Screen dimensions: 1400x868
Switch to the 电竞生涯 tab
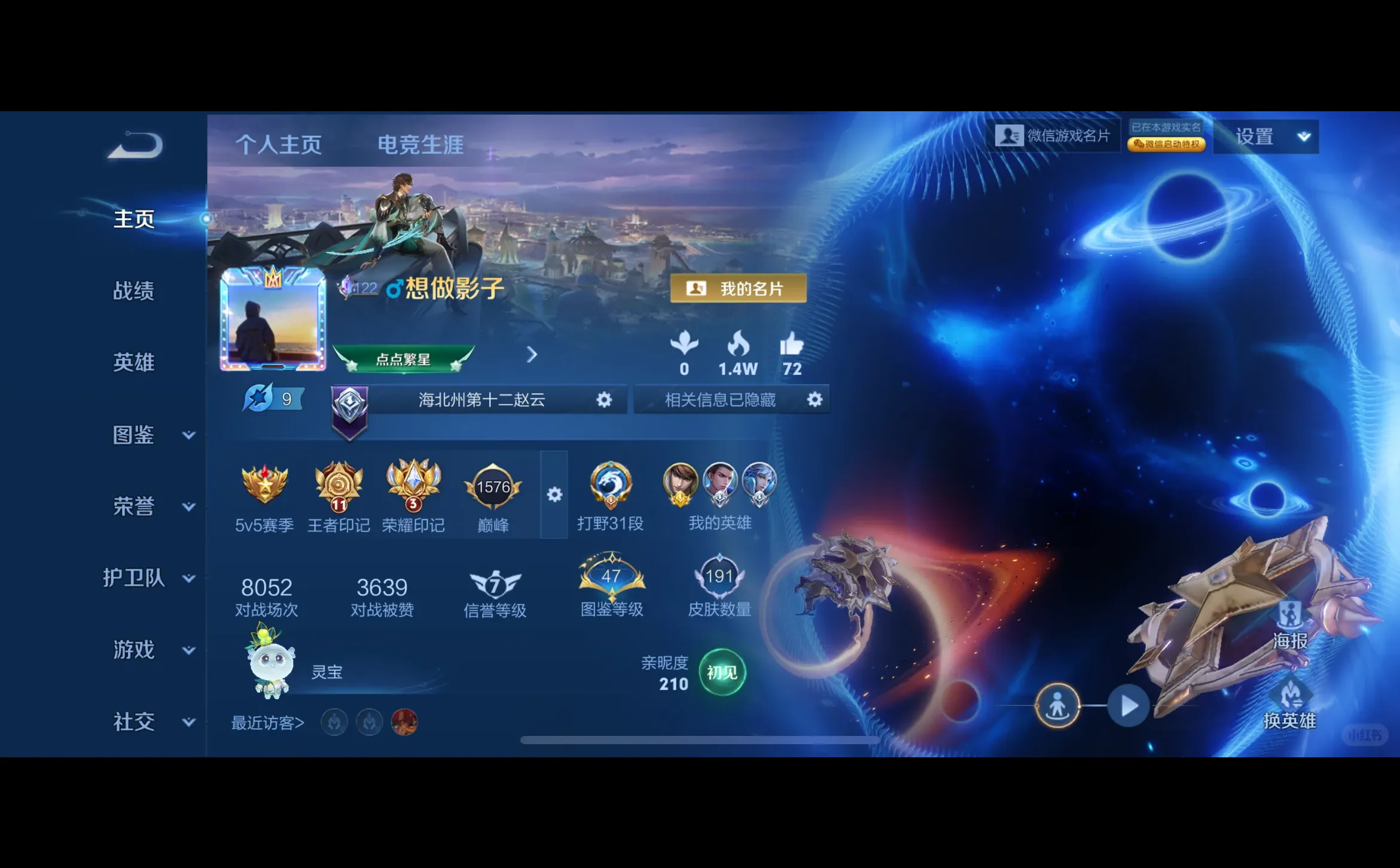point(420,145)
